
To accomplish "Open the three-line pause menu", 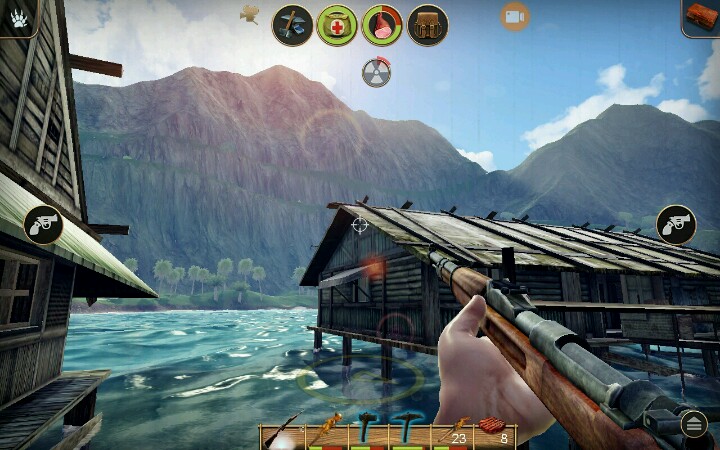I will [x=694, y=424].
